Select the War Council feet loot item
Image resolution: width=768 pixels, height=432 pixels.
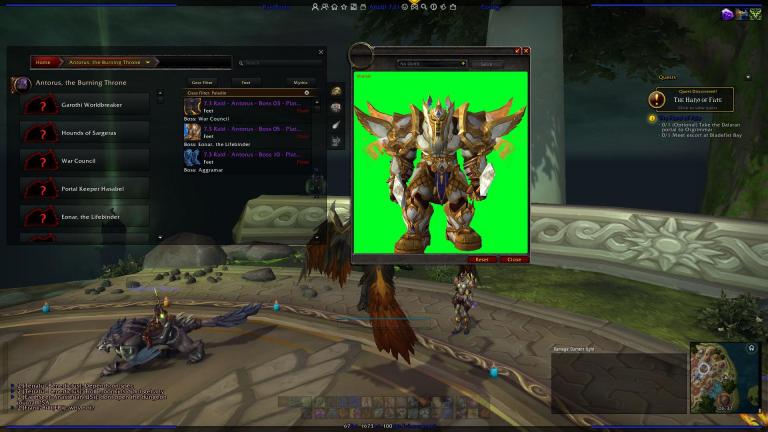[x=248, y=104]
